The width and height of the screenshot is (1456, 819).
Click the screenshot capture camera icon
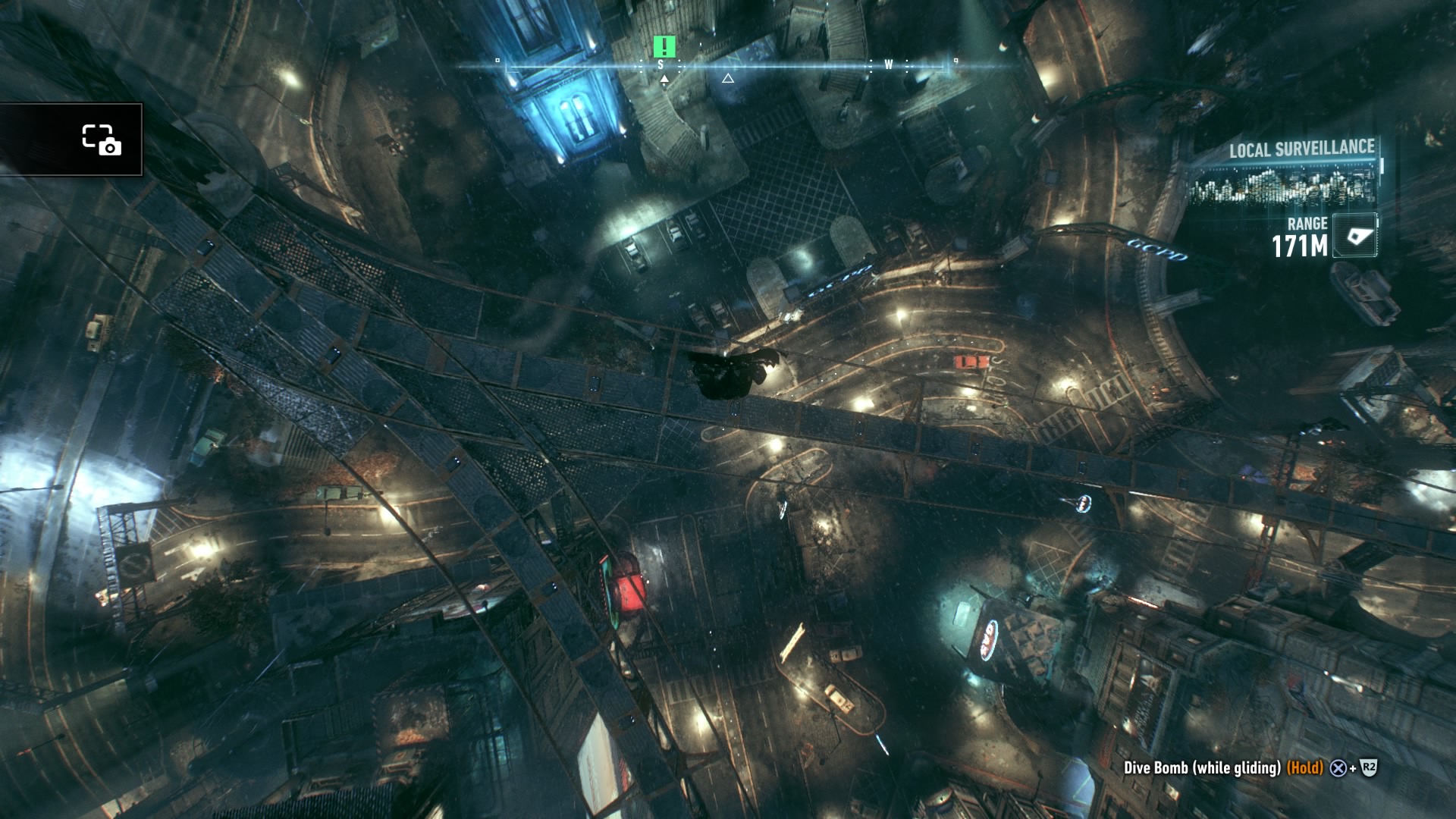(101, 140)
